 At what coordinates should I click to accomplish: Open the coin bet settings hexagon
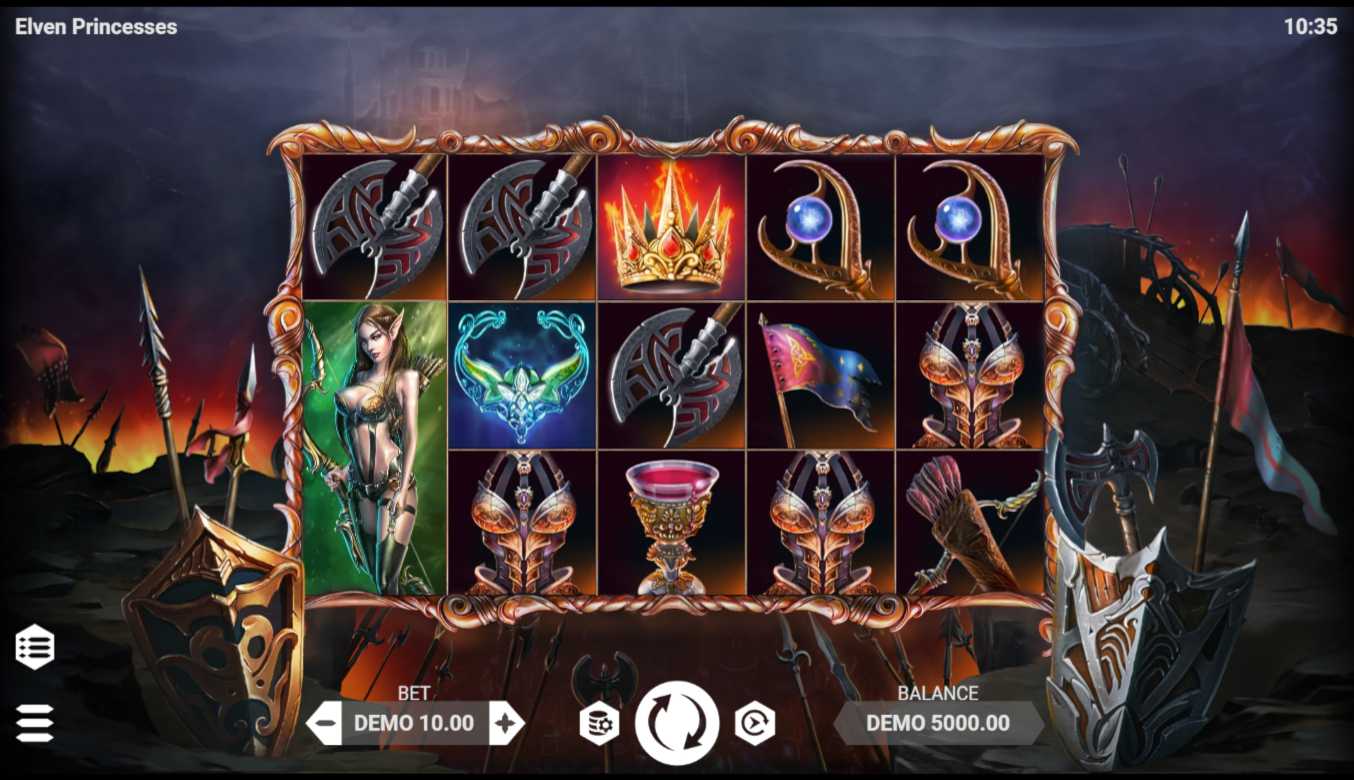point(599,723)
